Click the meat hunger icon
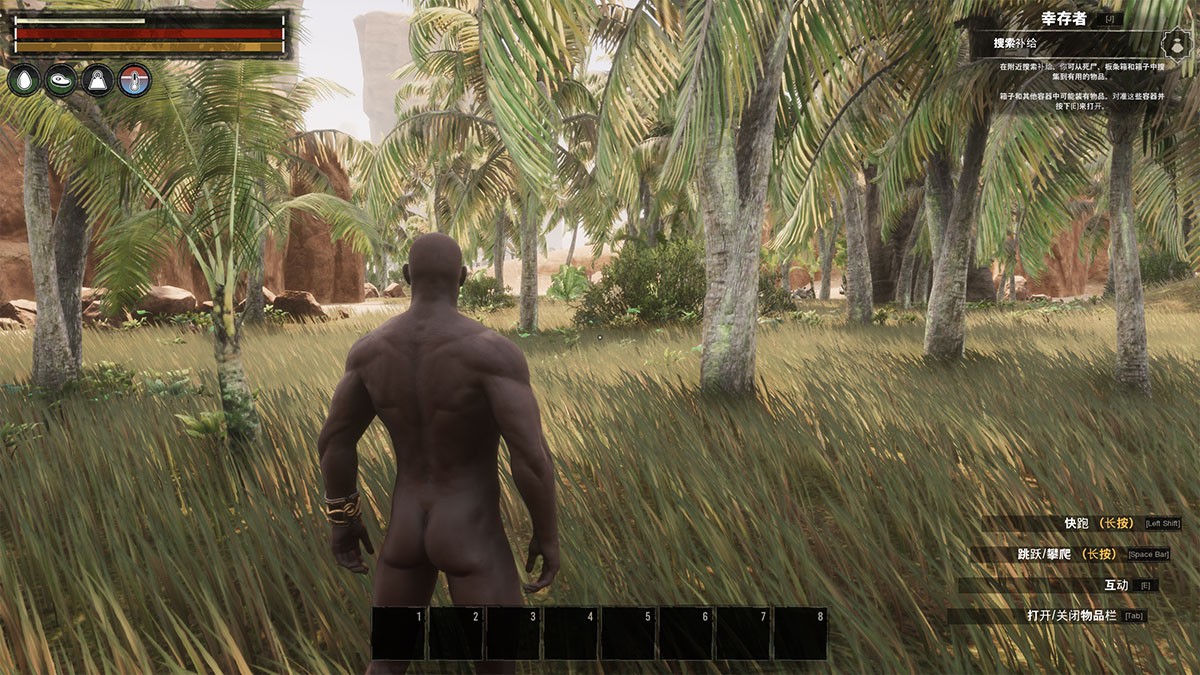This screenshot has height=675, width=1200. tap(60, 80)
